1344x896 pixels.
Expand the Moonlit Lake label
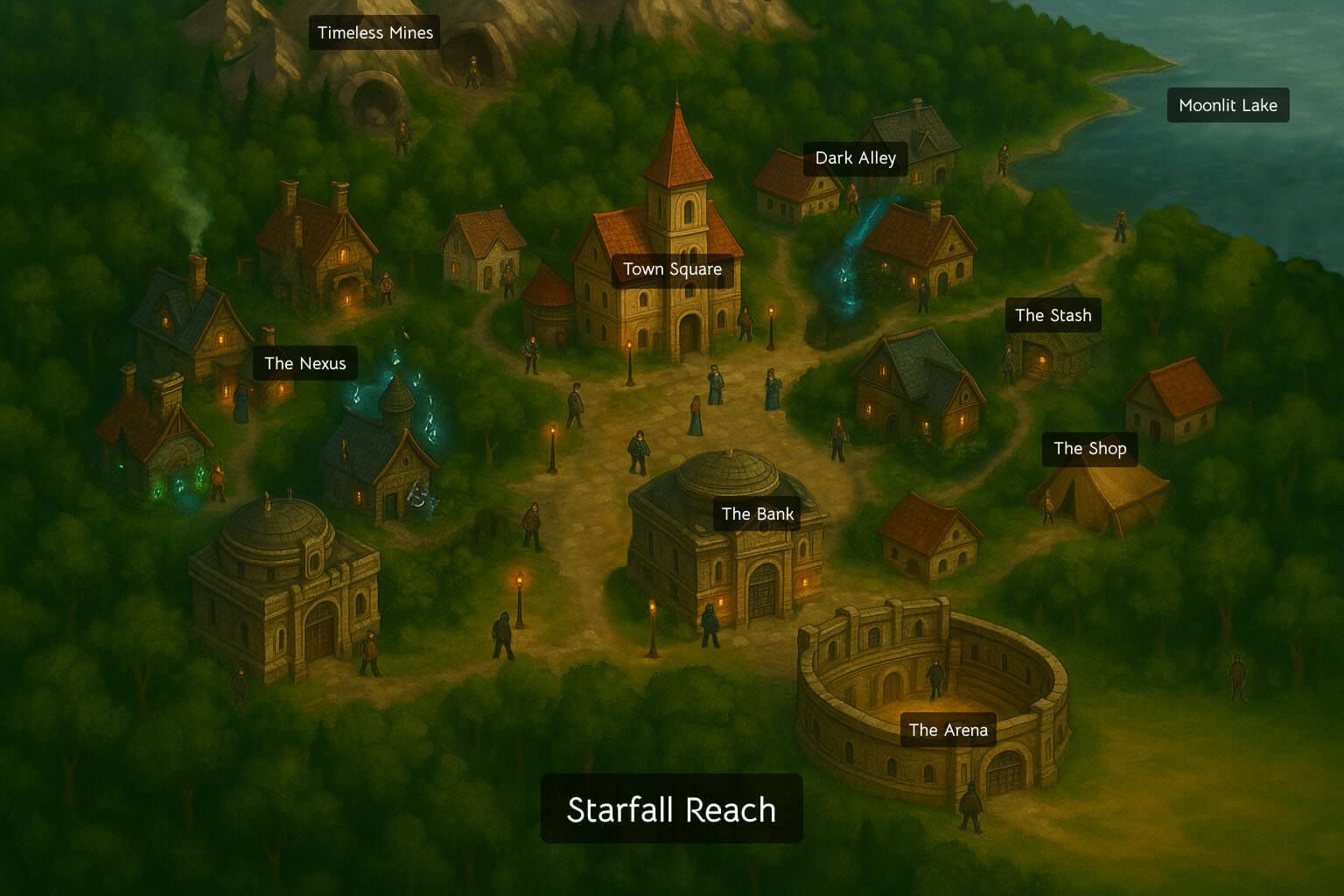point(1228,105)
